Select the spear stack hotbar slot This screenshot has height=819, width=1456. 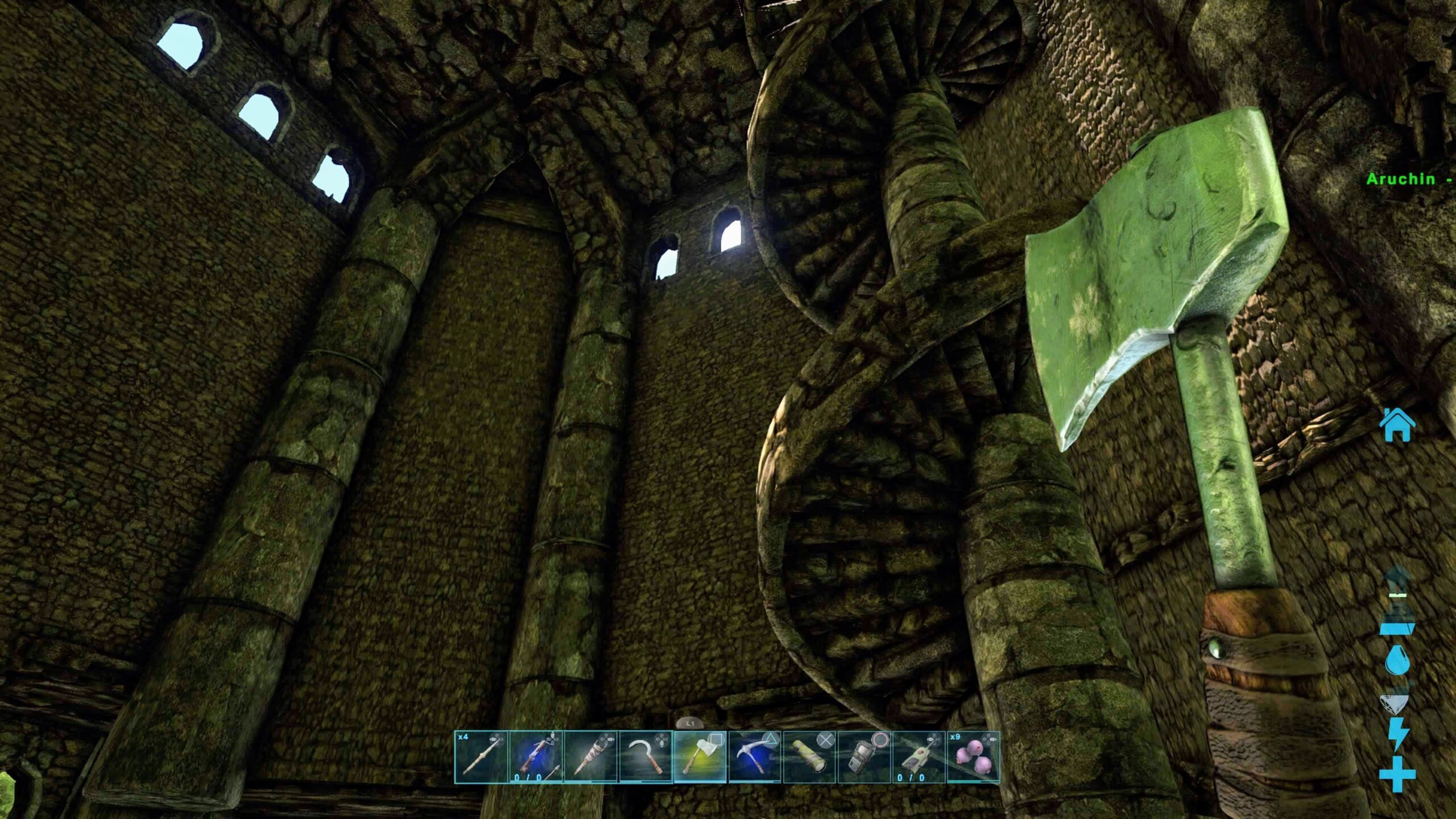click(x=481, y=757)
